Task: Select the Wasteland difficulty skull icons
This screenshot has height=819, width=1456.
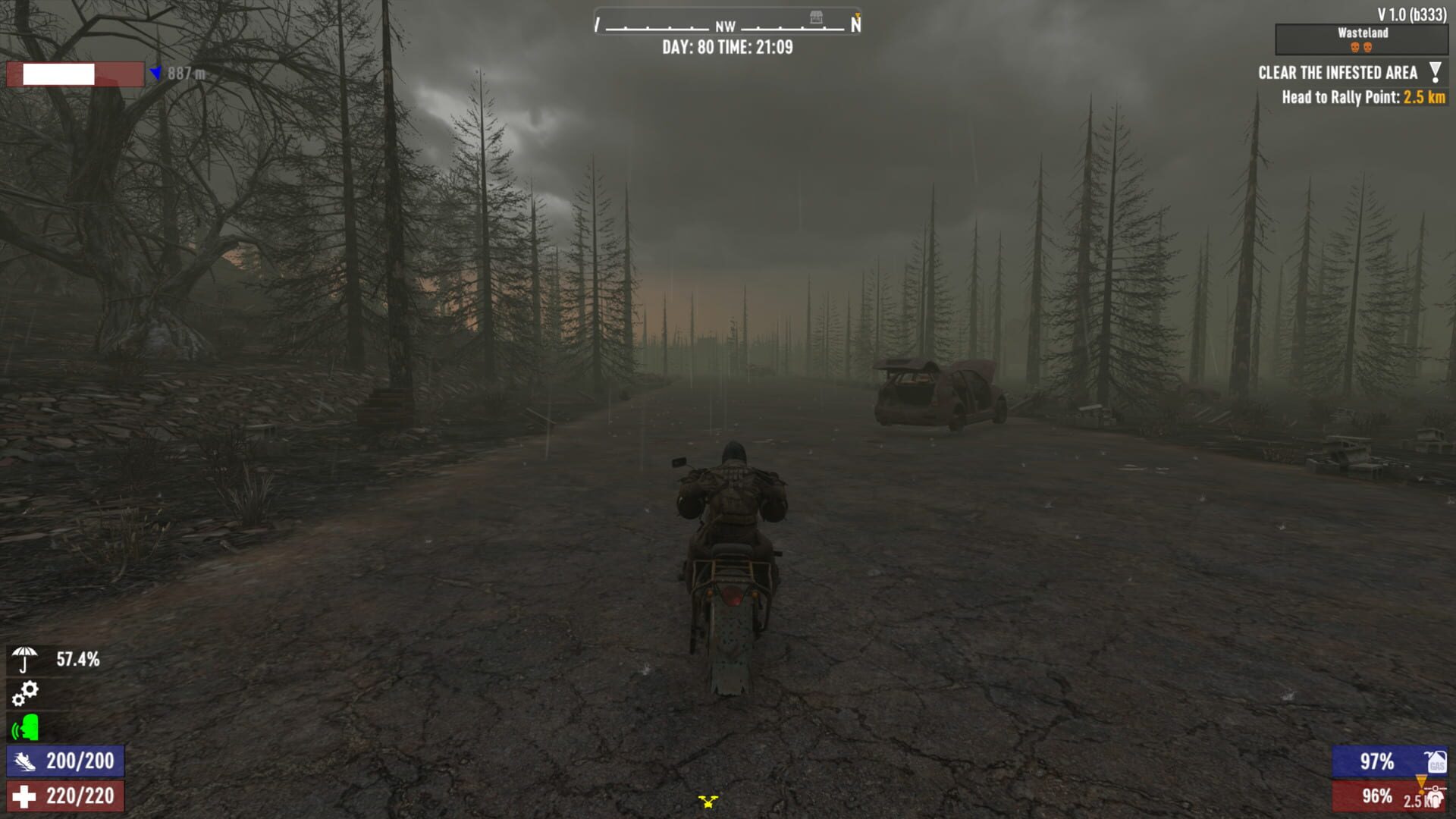Action: (x=1361, y=46)
